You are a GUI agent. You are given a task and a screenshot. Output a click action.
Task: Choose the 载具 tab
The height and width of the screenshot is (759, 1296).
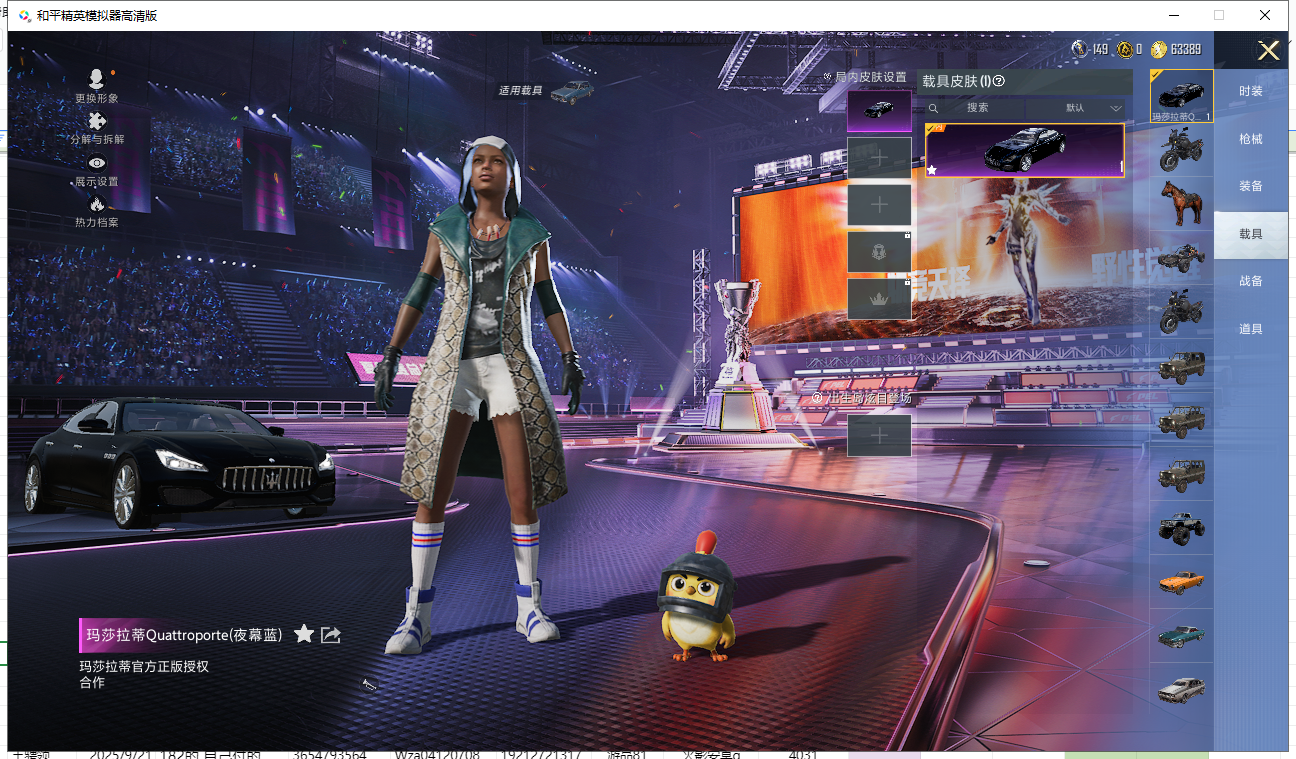click(1250, 234)
